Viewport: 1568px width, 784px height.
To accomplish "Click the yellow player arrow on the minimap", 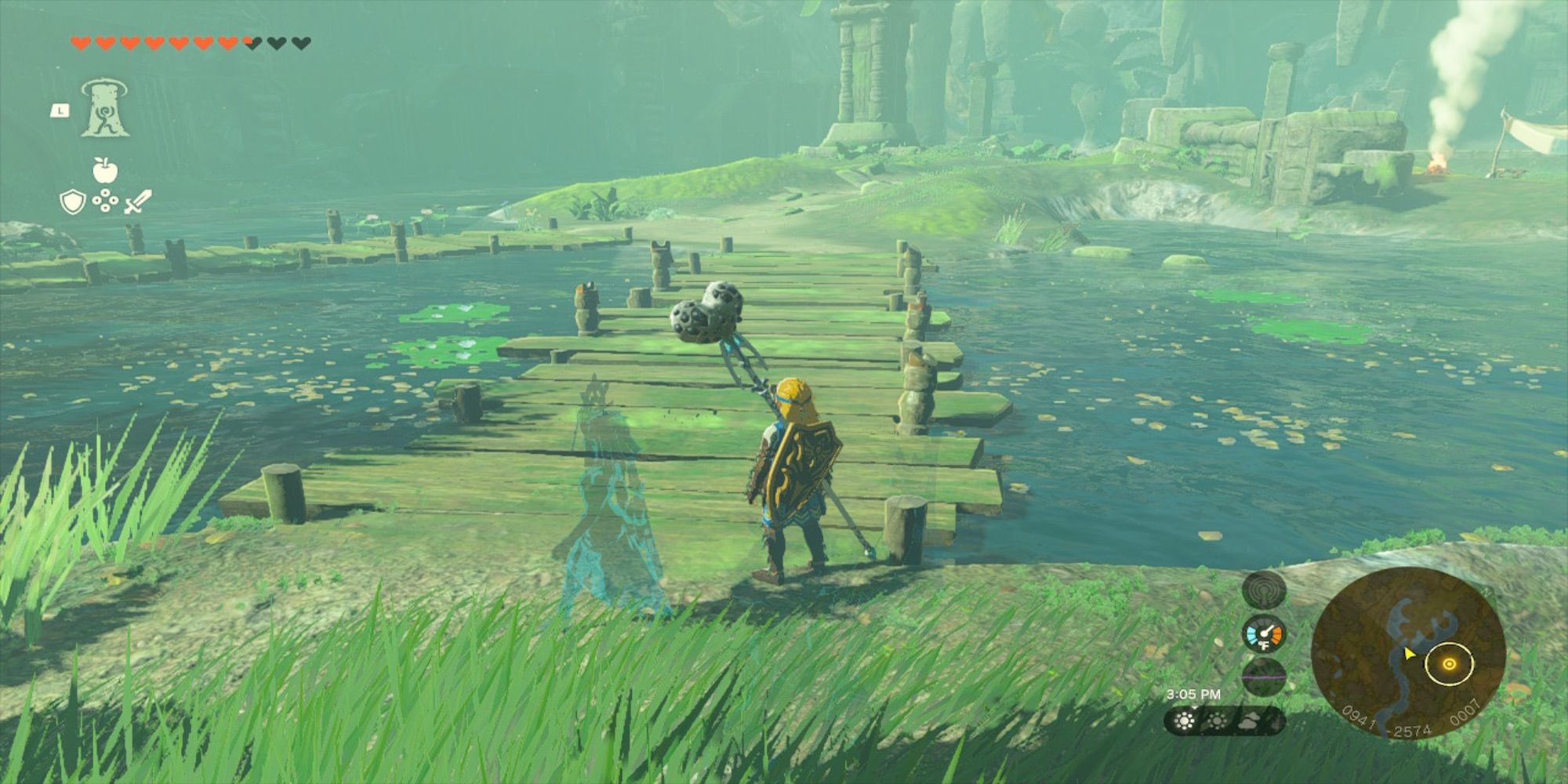I will (1410, 654).
